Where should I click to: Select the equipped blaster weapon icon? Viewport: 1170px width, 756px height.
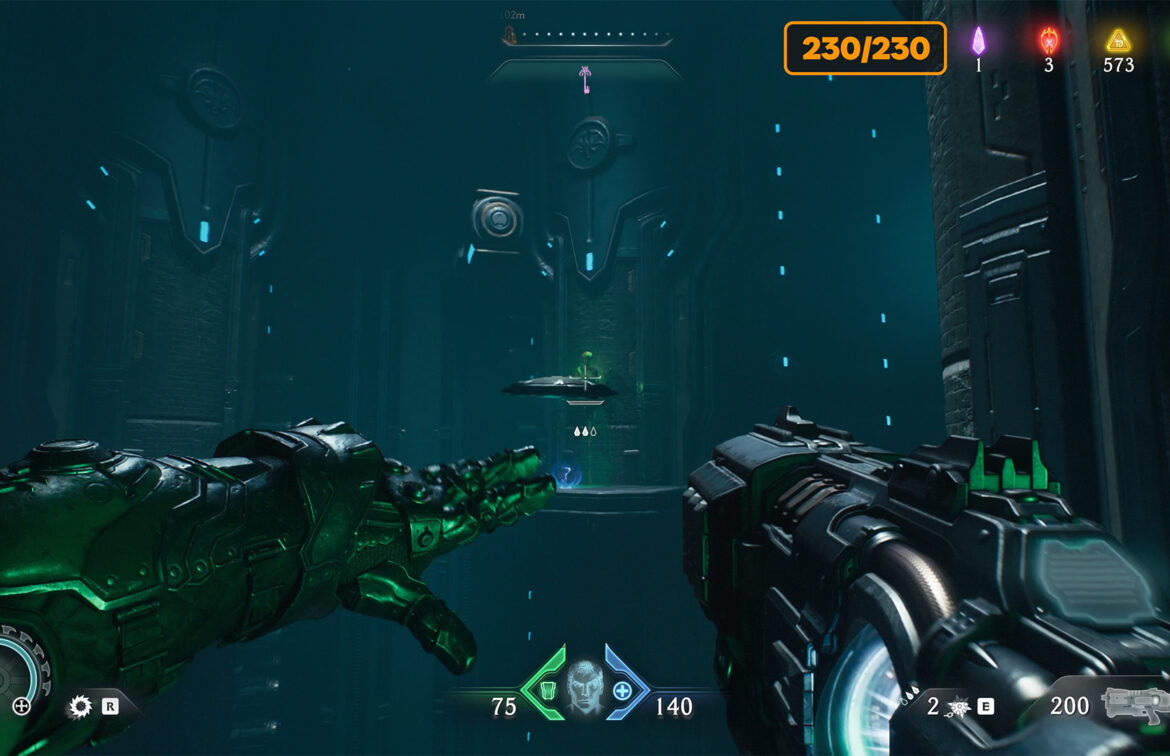pyautogui.click(x=1135, y=704)
